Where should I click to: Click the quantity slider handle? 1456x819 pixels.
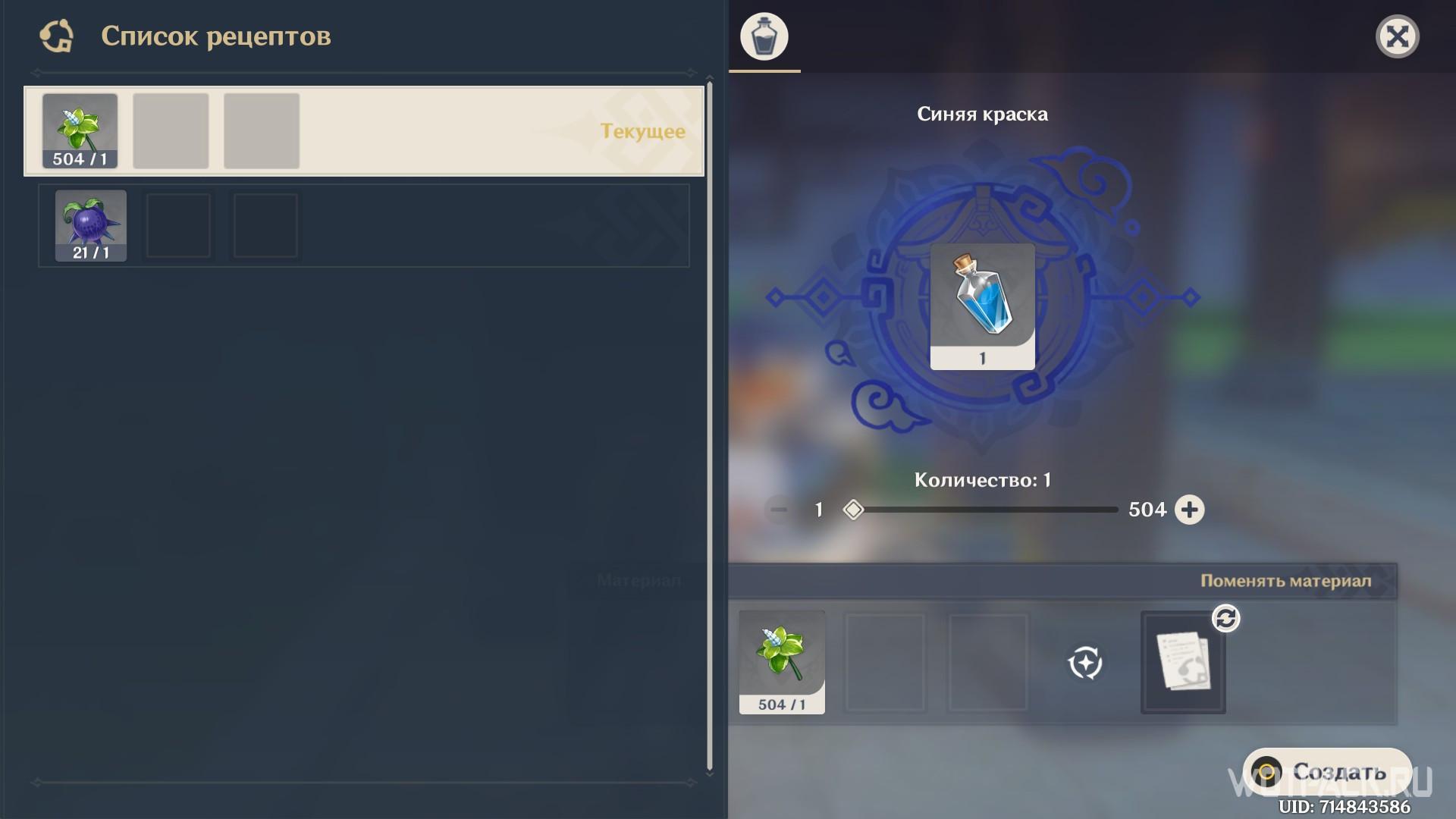point(853,510)
